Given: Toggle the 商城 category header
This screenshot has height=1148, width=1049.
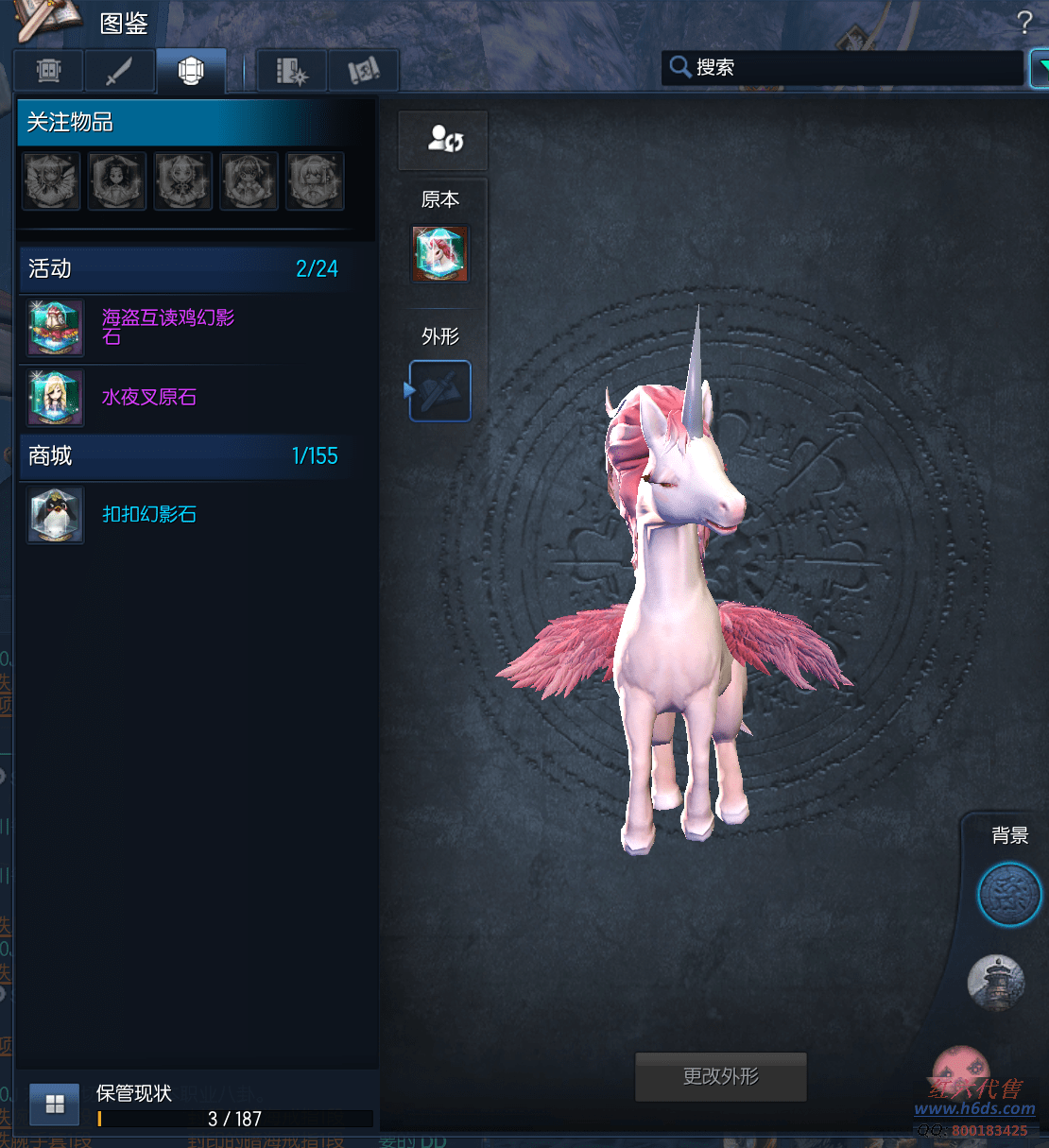Looking at the screenshot, I should click(x=184, y=456).
